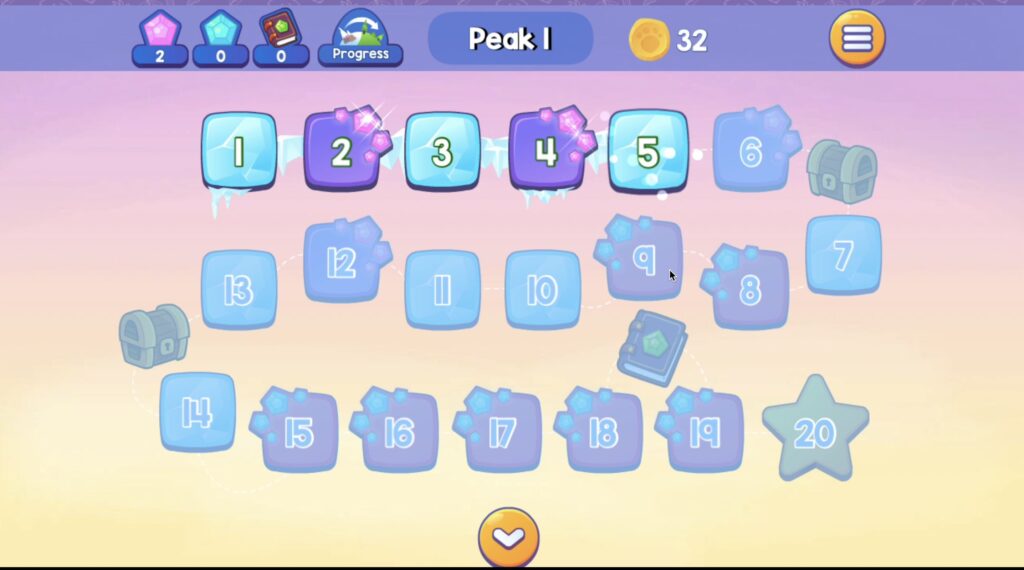
Task: Click the level 13 tile
Action: tap(239, 290)
